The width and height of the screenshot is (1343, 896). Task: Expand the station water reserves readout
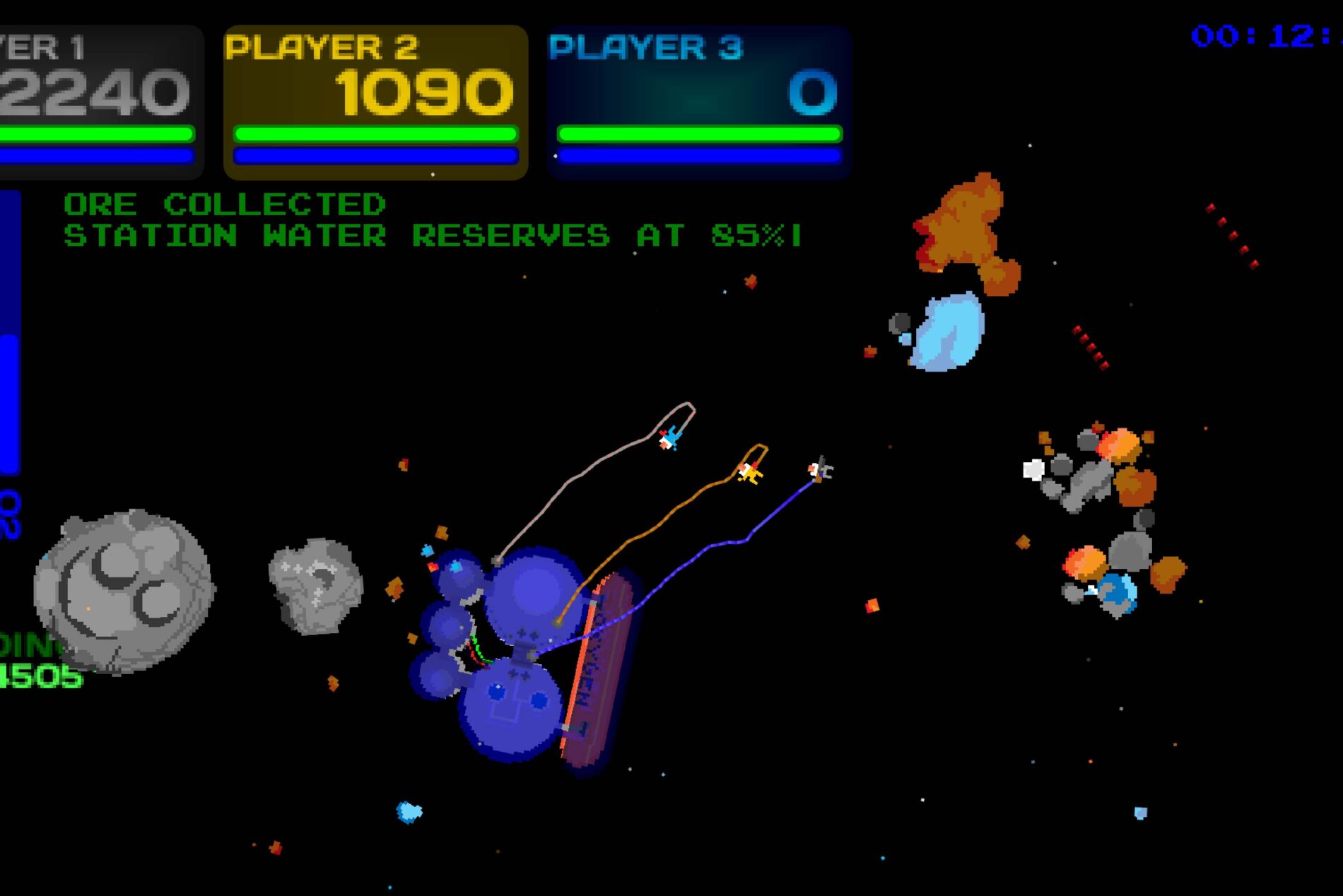click(431, 237)
